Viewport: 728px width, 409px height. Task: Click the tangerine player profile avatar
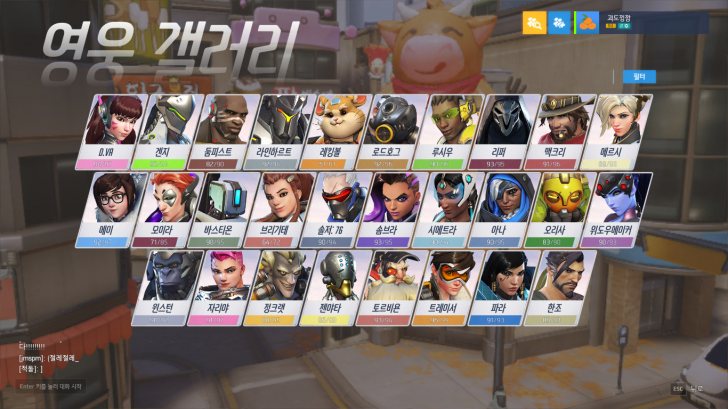(587, 21)
